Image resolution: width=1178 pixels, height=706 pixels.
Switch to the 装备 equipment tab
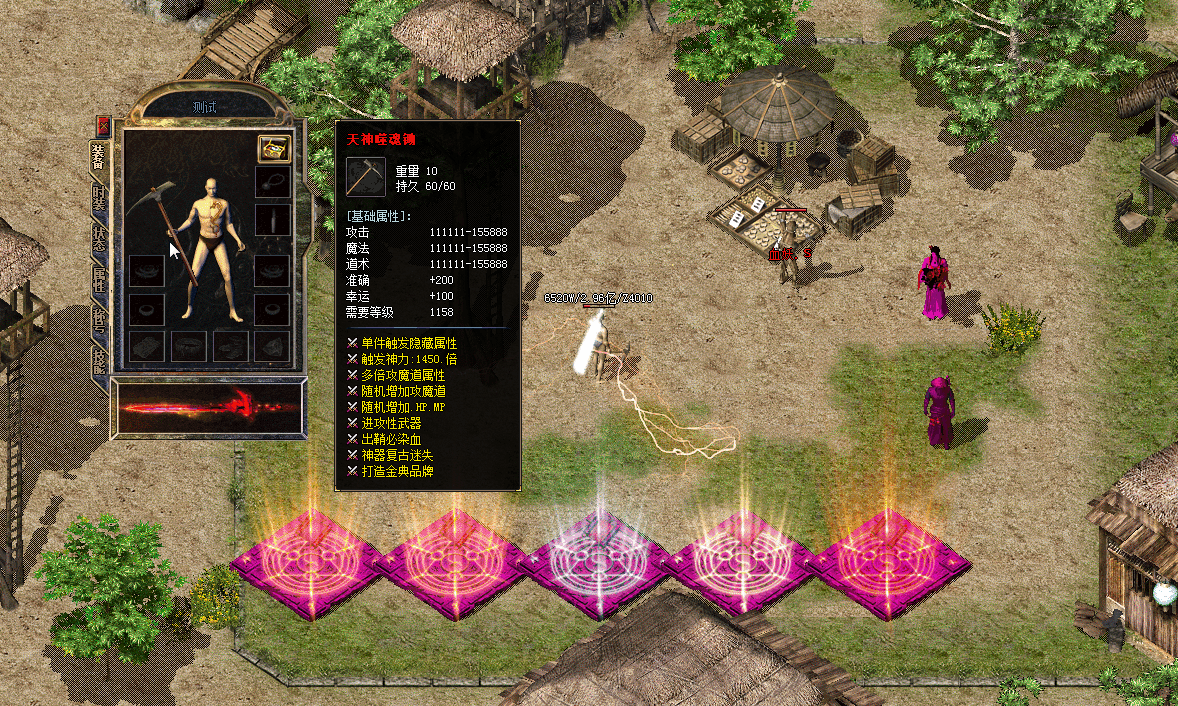(99, 157)
